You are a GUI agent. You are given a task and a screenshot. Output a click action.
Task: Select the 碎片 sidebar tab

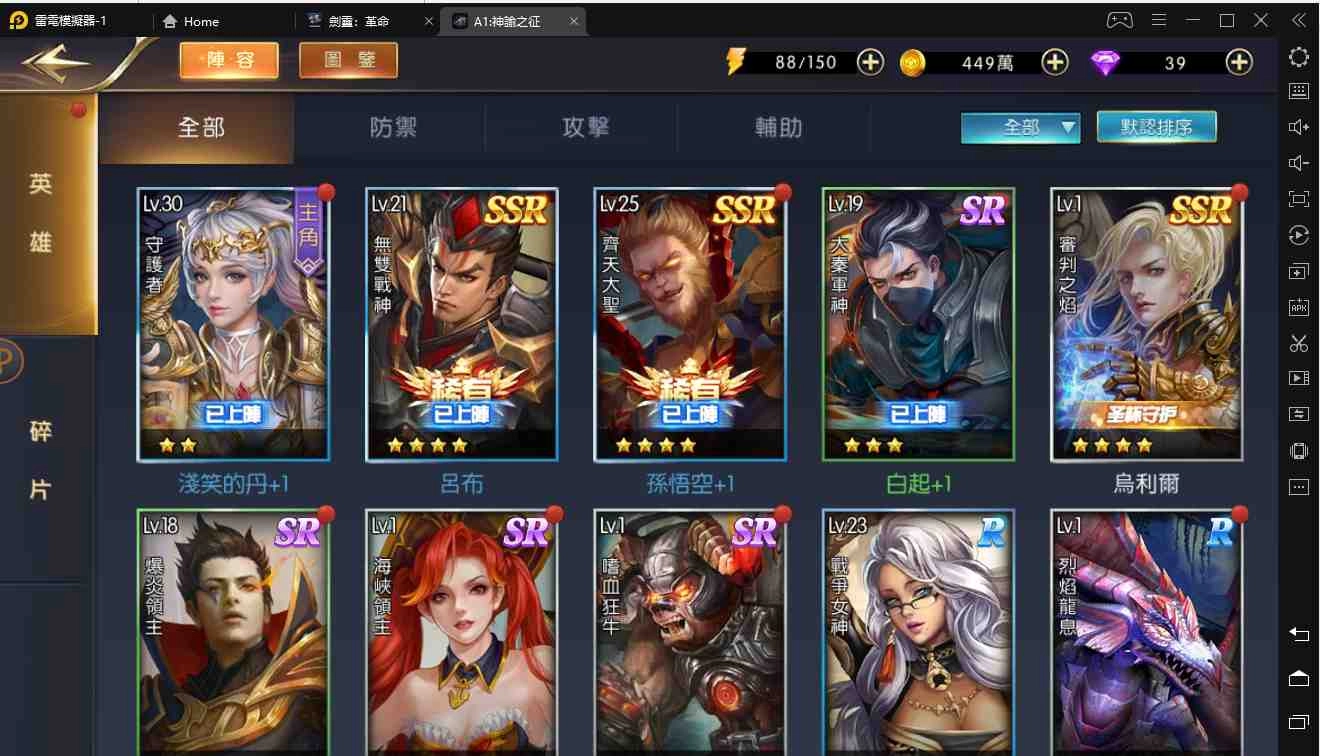[x=38, y=460]
